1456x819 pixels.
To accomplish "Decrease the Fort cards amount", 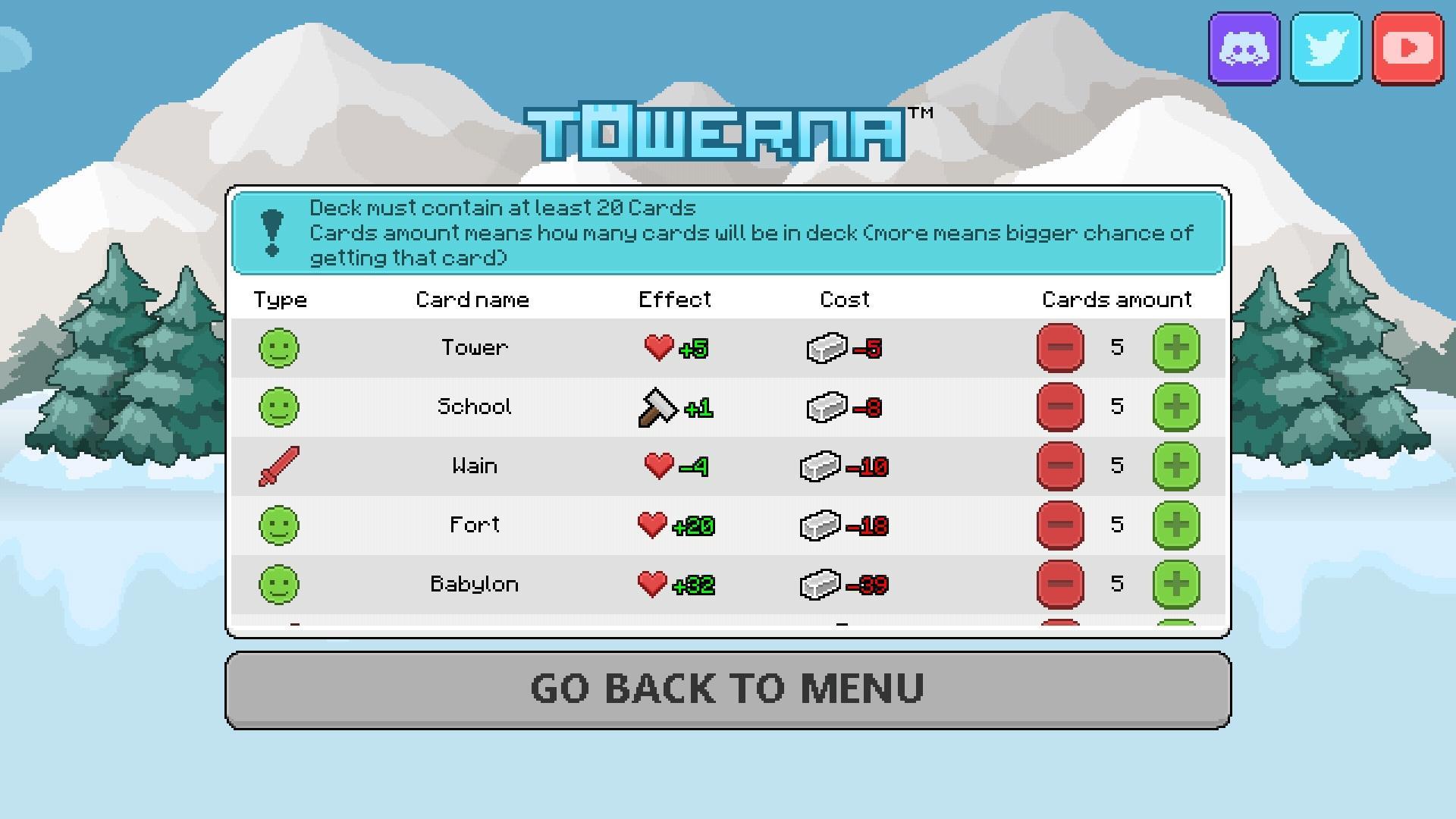I will point(1060,524).
